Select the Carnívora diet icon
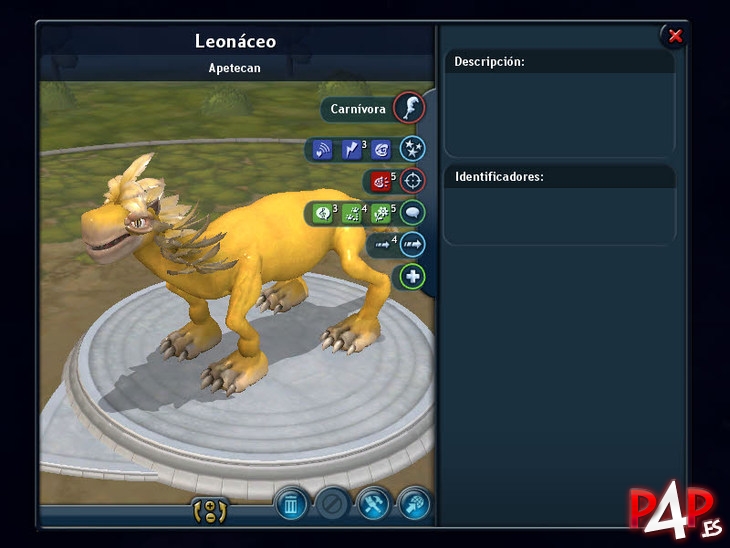Image resolution: width=730 pixels, height=548 pixels. click(408, 108)
